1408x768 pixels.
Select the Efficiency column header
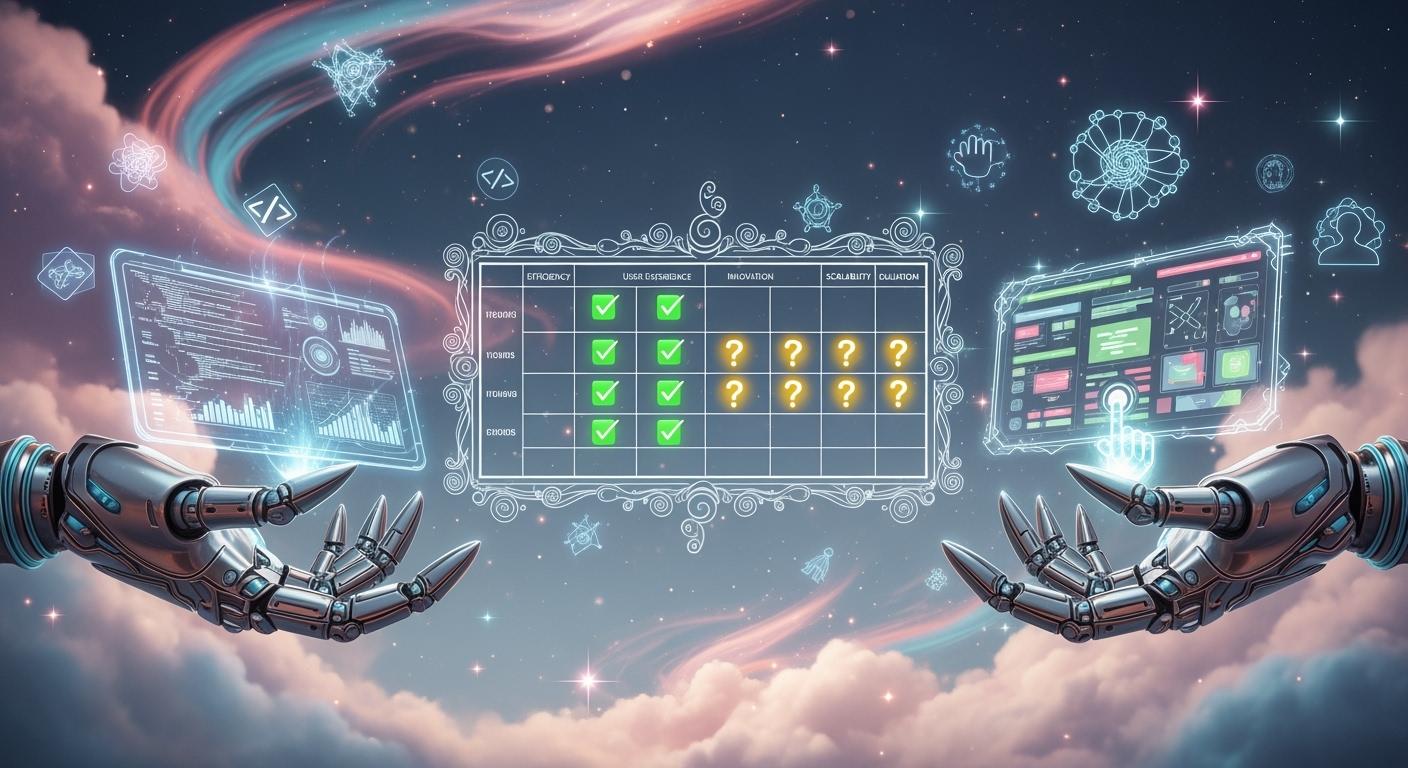(x=551, y=275)
